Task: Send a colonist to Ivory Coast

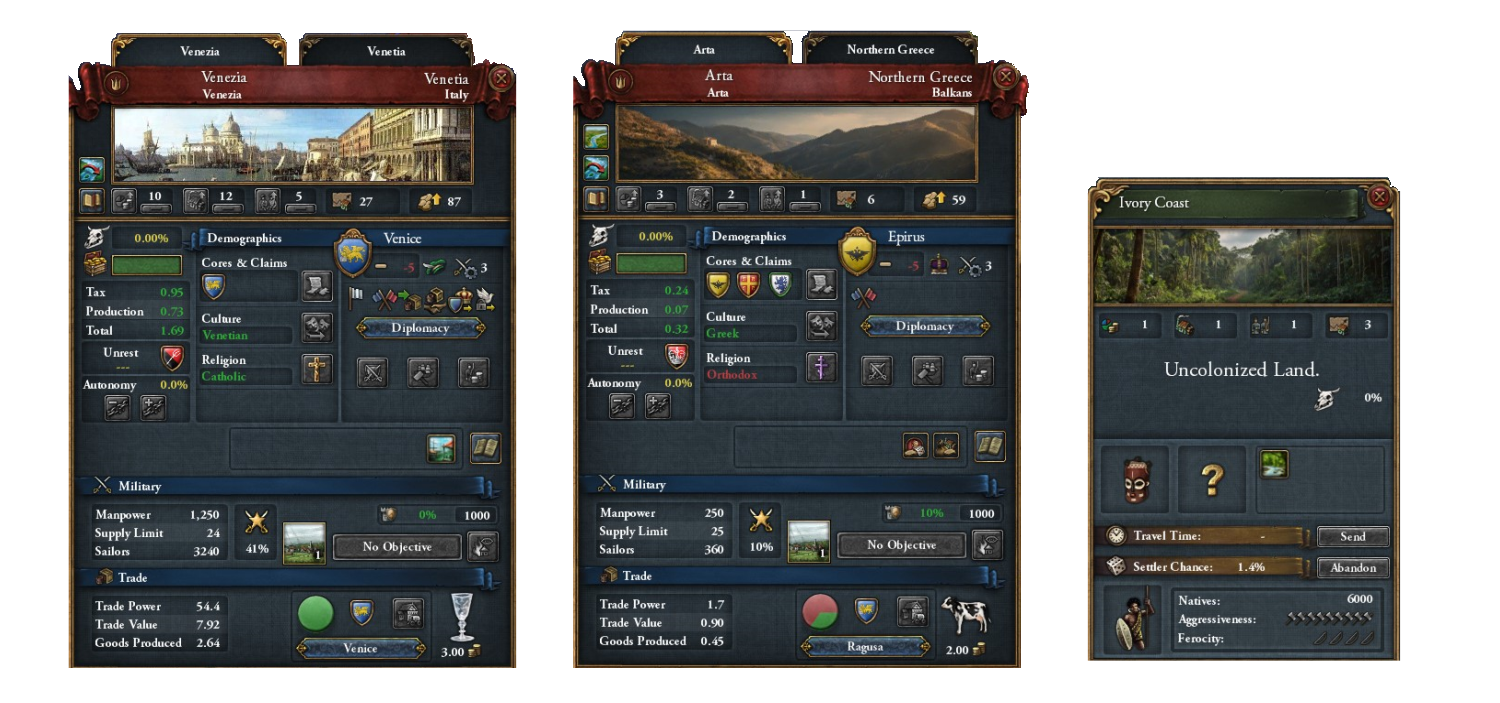Action: tap(1352, 537)
